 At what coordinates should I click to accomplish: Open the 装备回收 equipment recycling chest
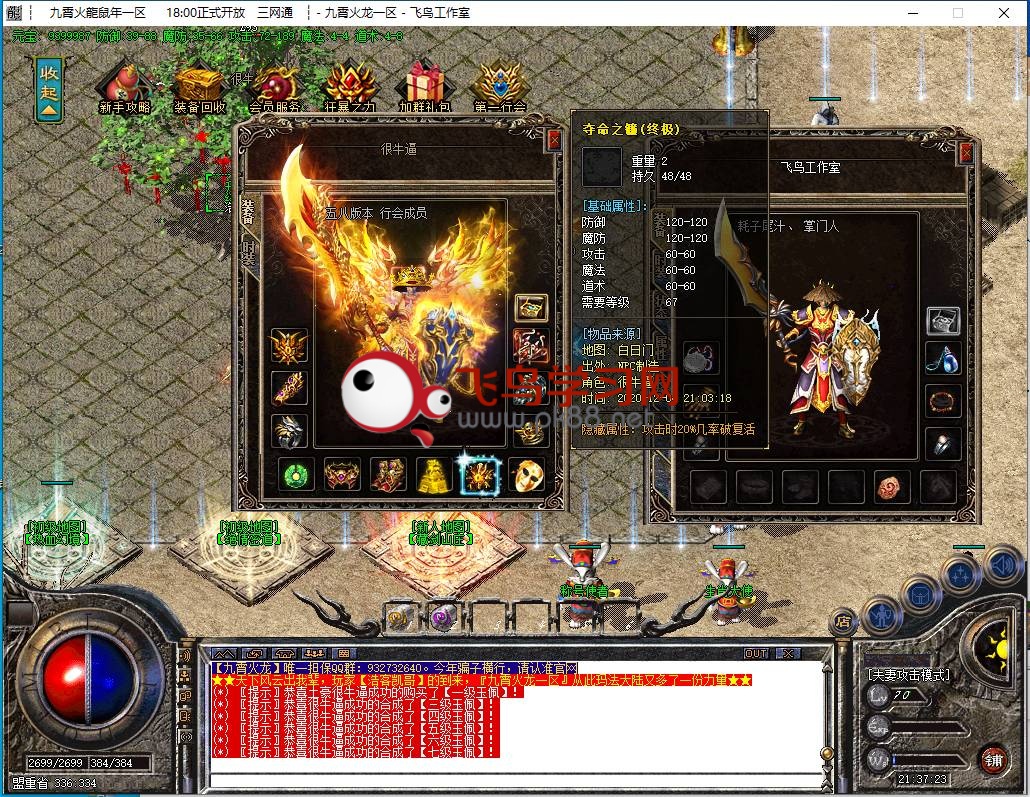coord(199,87)
